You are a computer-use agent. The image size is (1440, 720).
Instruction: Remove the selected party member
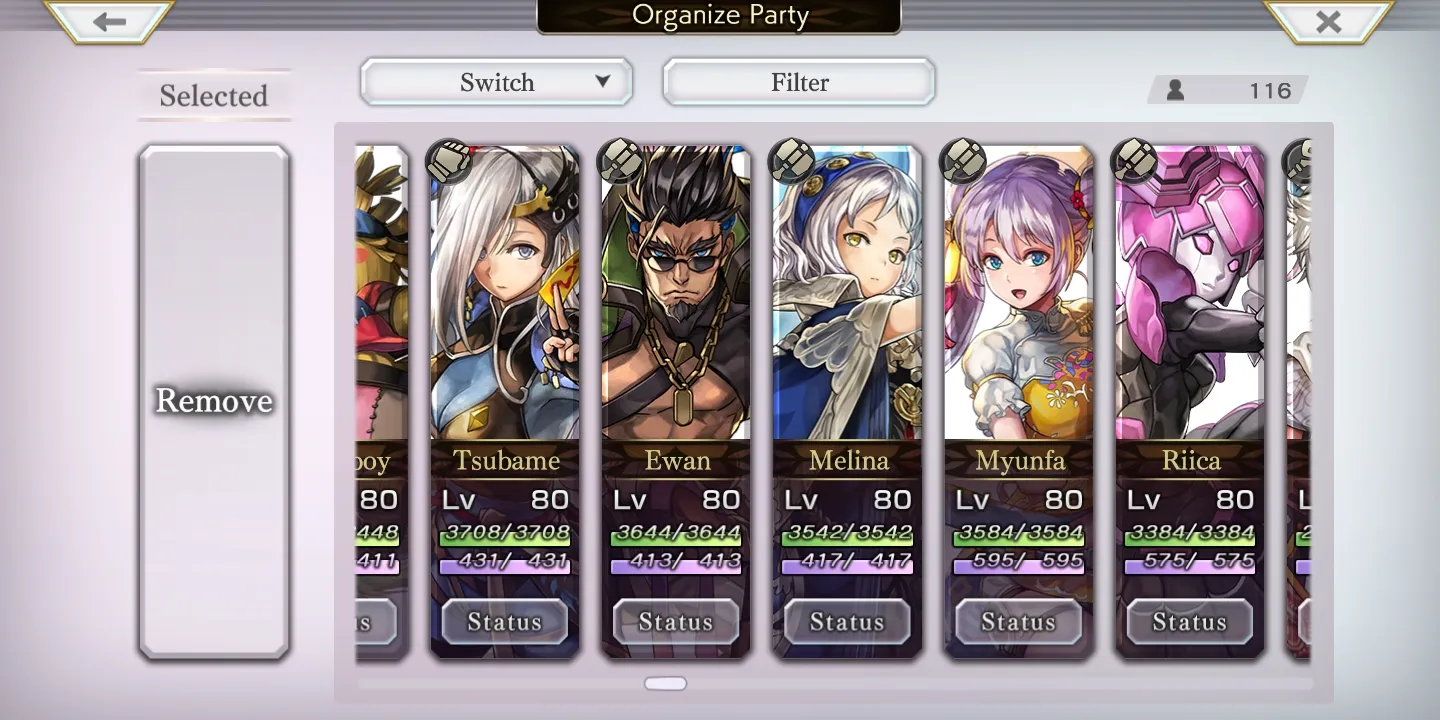click(214, 401)
